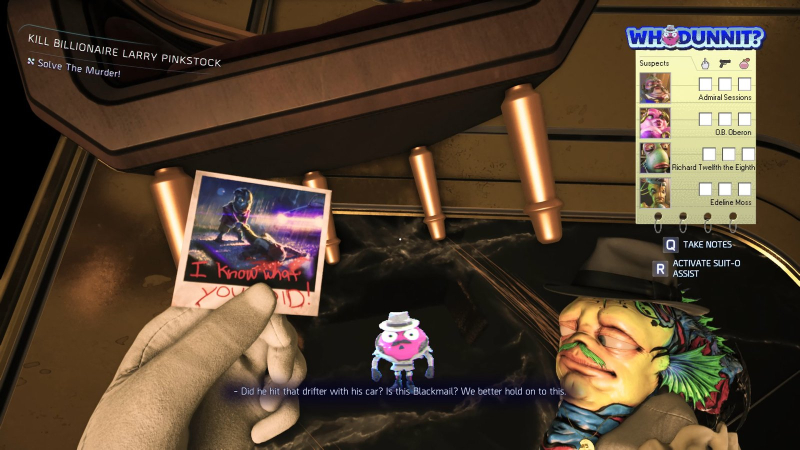
Task: Click the hand icon column header
Action: (705, 63)
